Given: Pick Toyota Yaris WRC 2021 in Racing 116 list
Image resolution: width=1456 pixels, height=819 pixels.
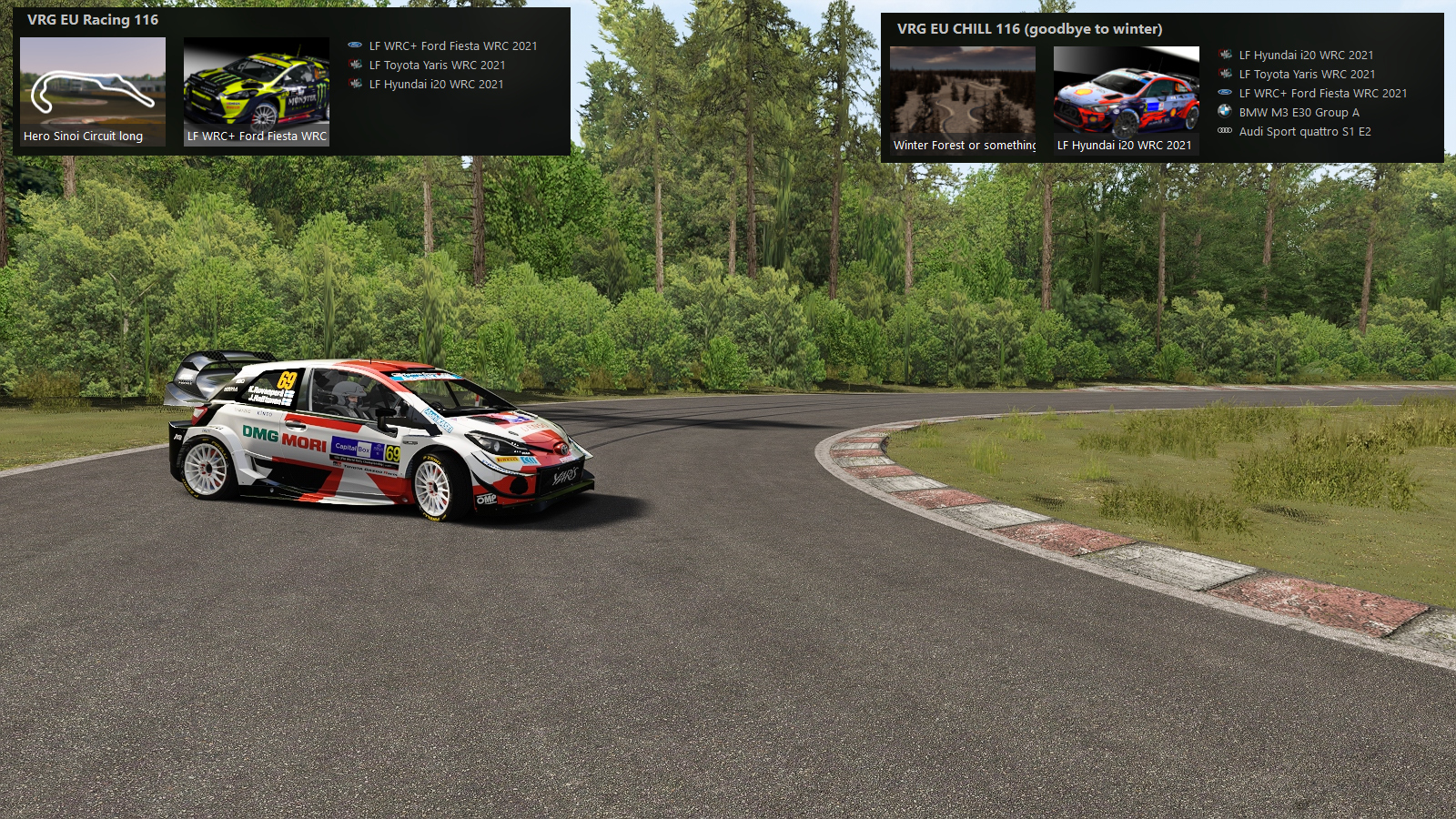Looking at the screenshot, I should pos(437,65).
